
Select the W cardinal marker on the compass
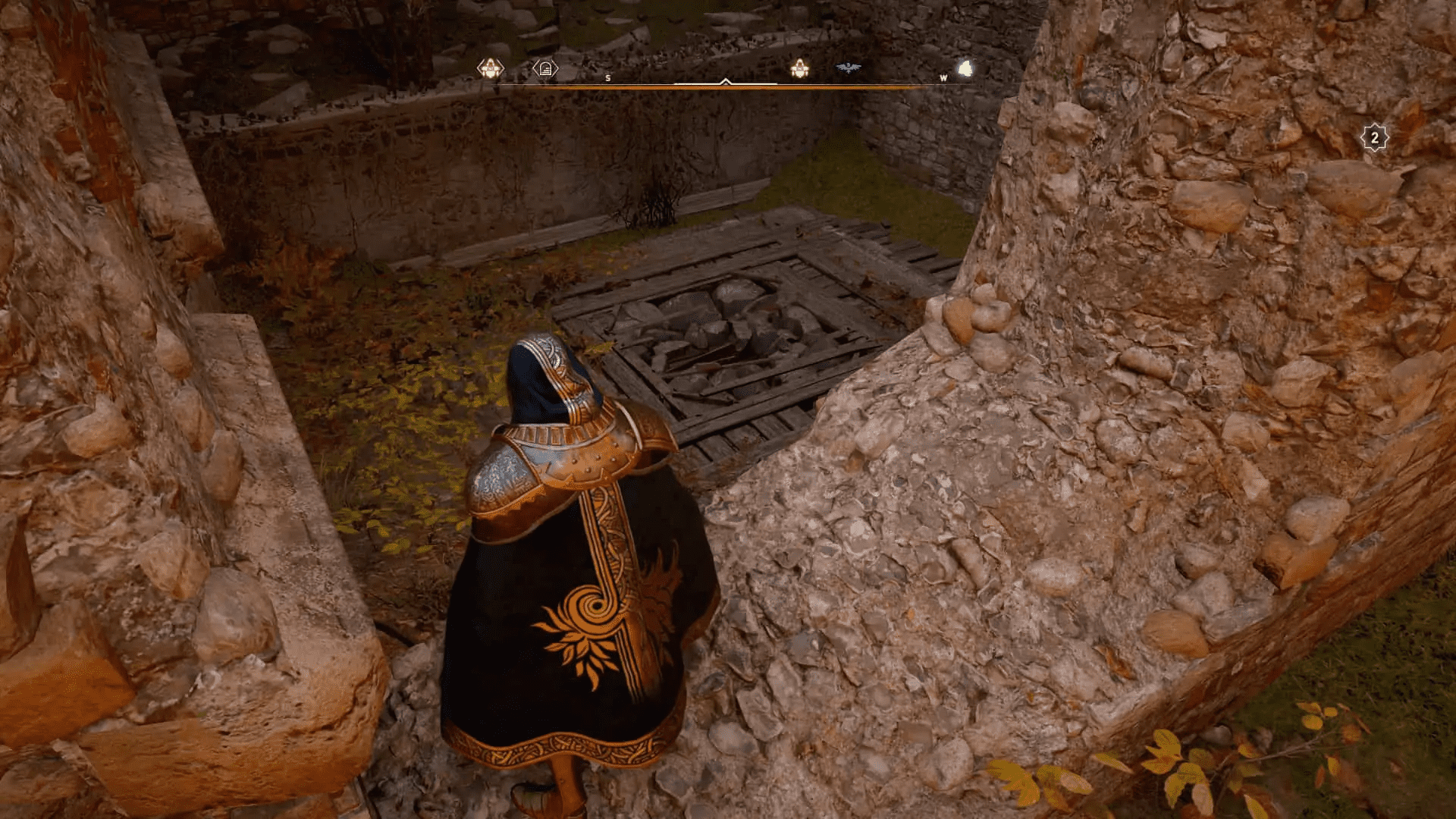[x=943, y=78]
